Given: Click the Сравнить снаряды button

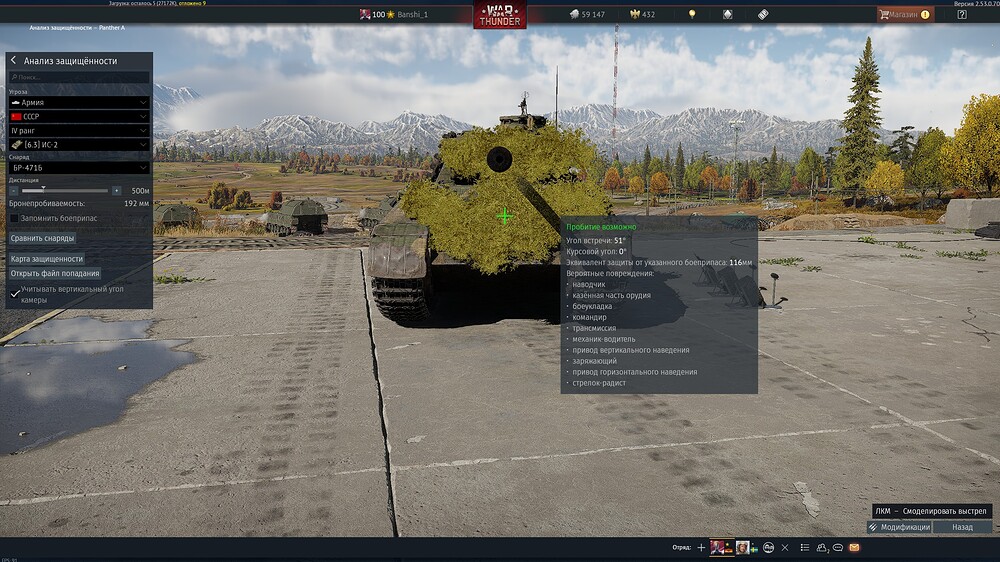Looking at the screenshot, I should (42, 238).
